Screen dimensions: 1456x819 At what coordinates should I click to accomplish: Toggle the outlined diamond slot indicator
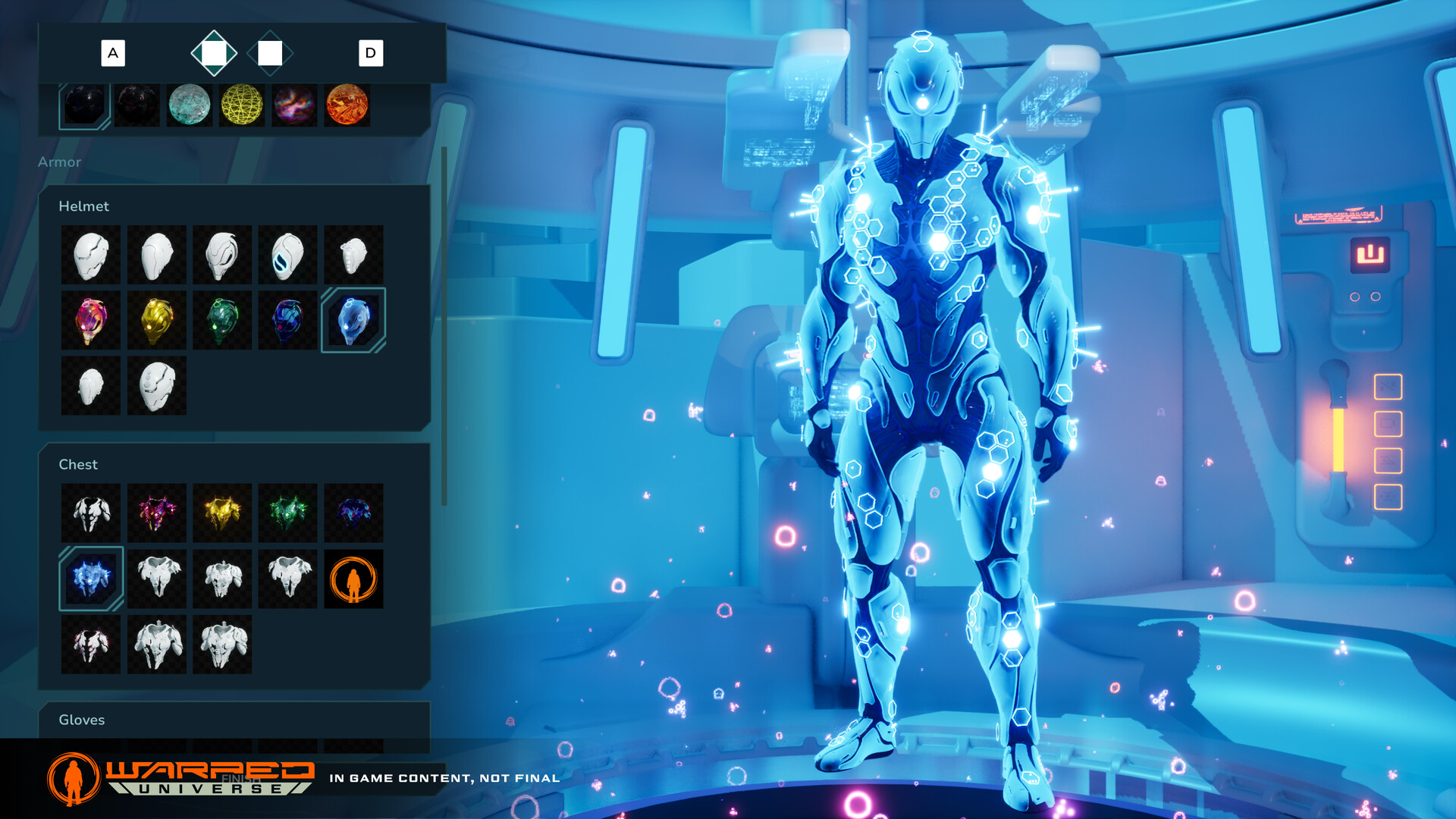pyautogui.click(x=271, y=53)
